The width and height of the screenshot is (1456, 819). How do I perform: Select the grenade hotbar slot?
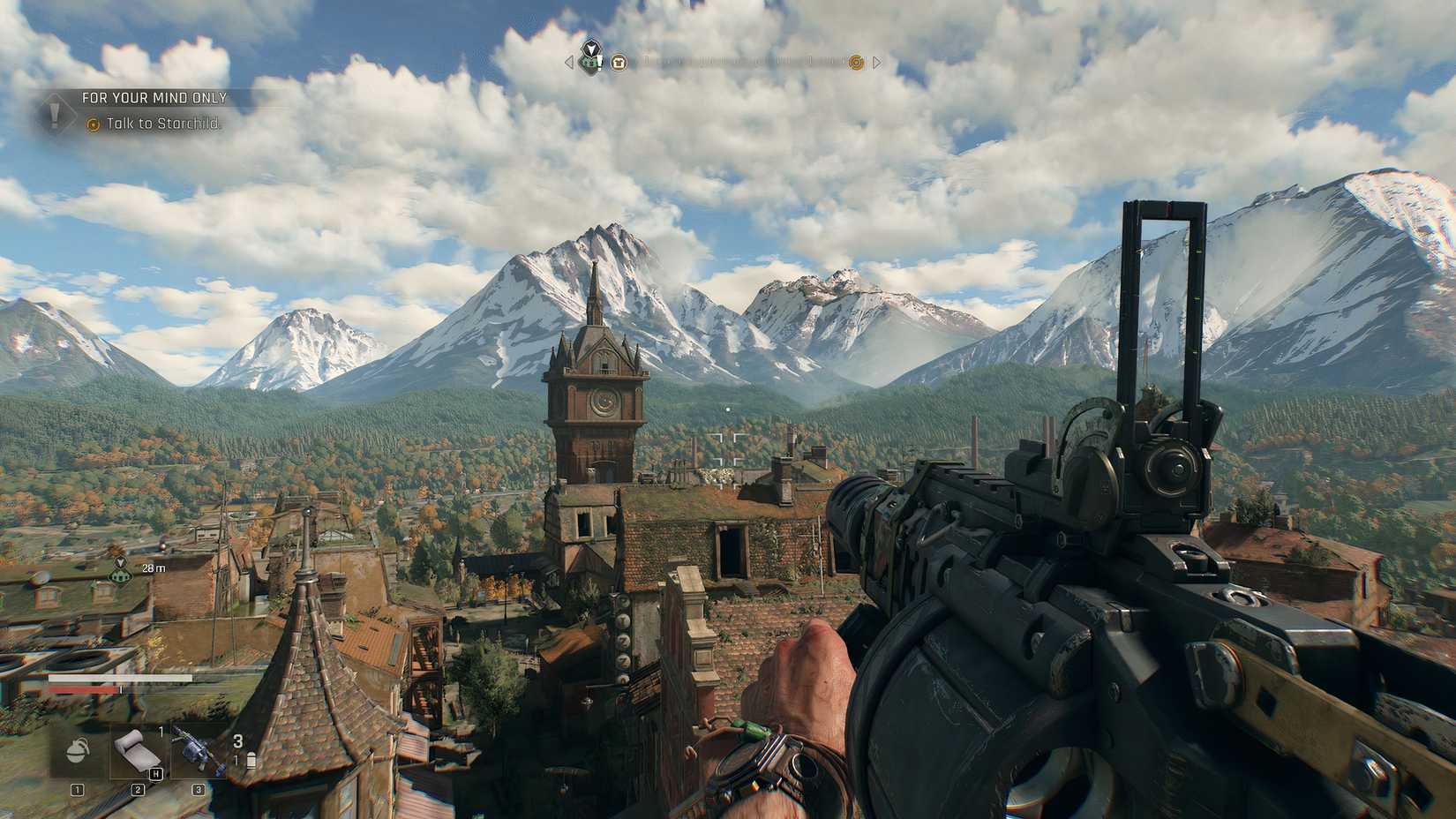(78, 750)
